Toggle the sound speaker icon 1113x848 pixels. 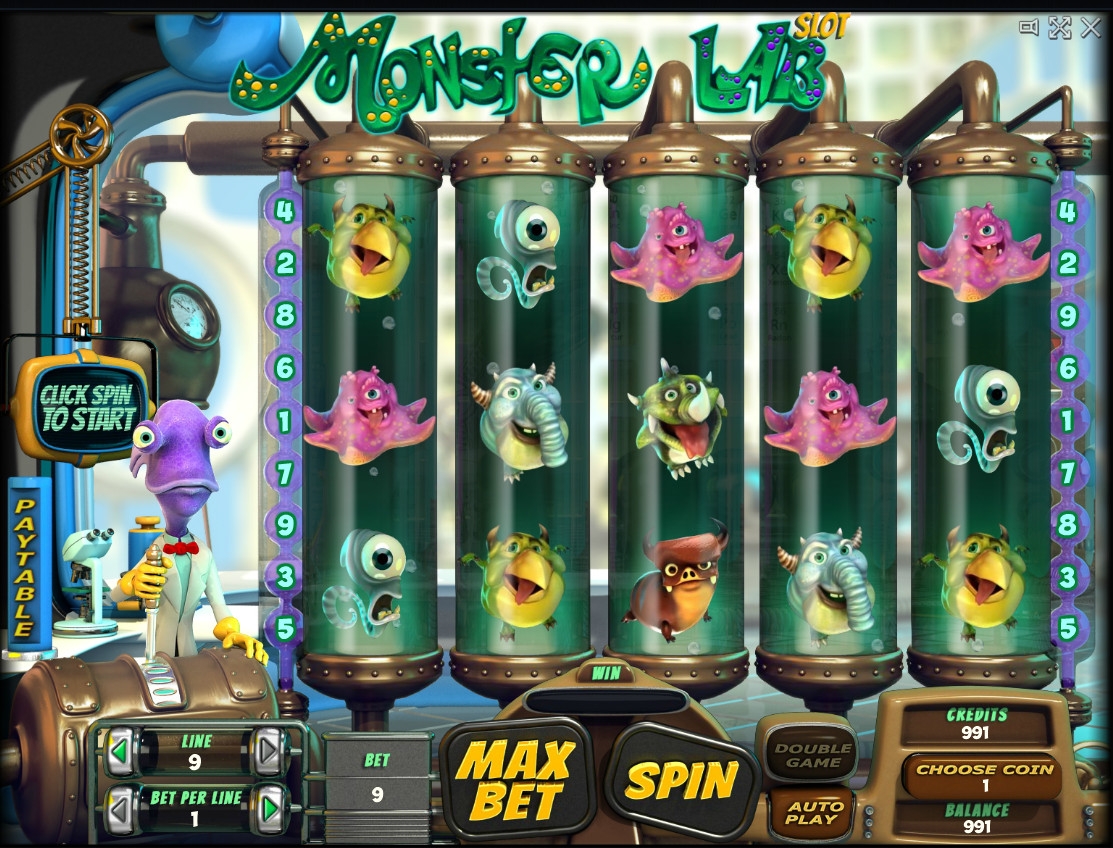1029,27
